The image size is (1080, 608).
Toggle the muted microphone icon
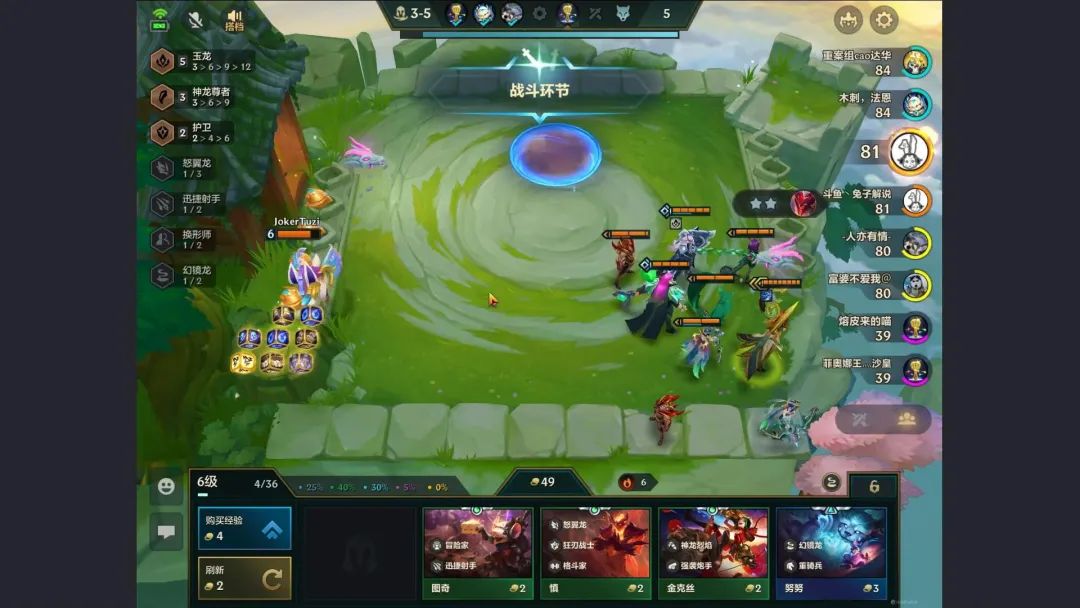195,19
